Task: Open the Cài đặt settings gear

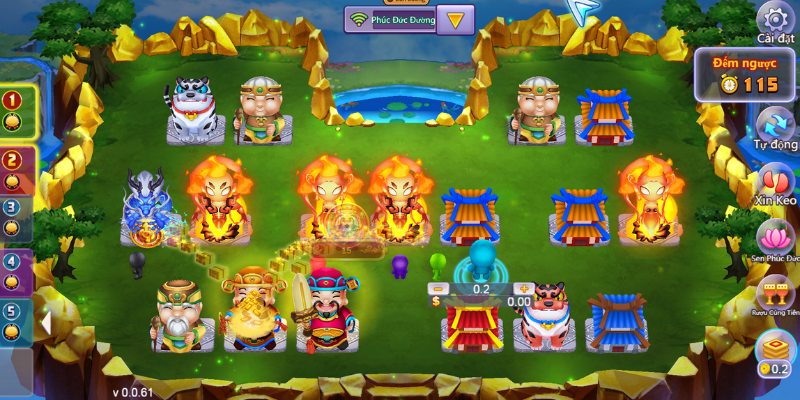Action: tap(775, 19)
